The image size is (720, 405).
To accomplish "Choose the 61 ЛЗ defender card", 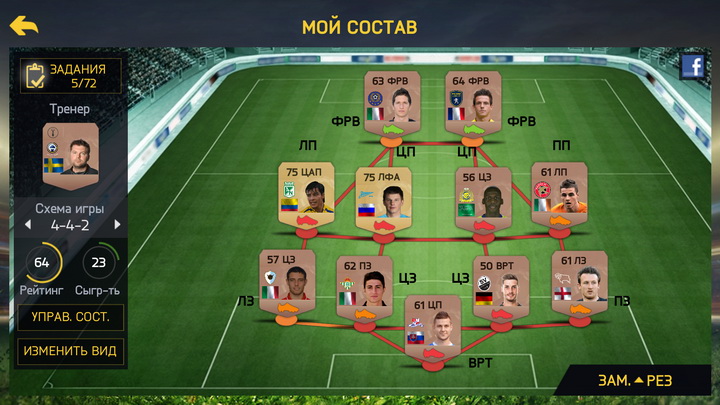I will (579, 281).
